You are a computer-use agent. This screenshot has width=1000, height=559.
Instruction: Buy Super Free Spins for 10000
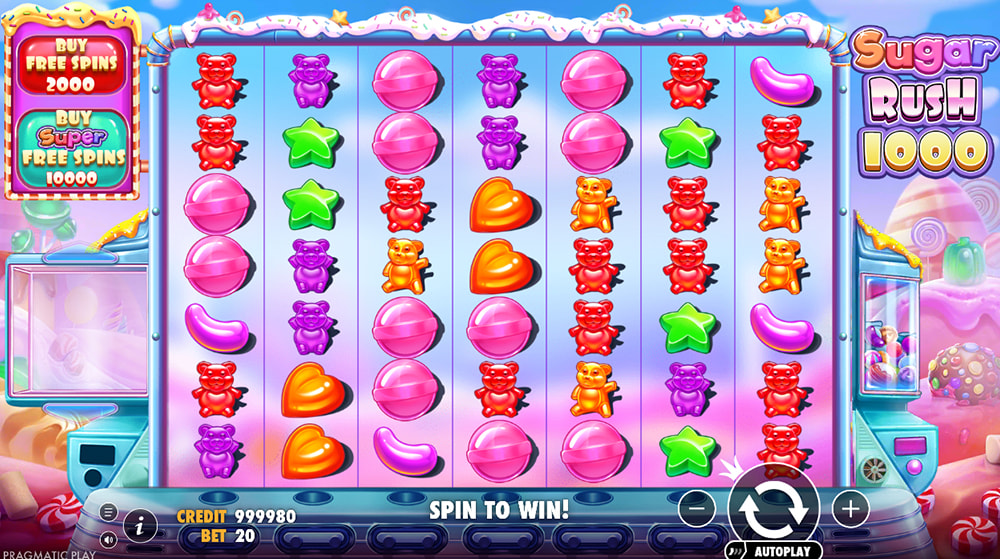coord(70,150)
